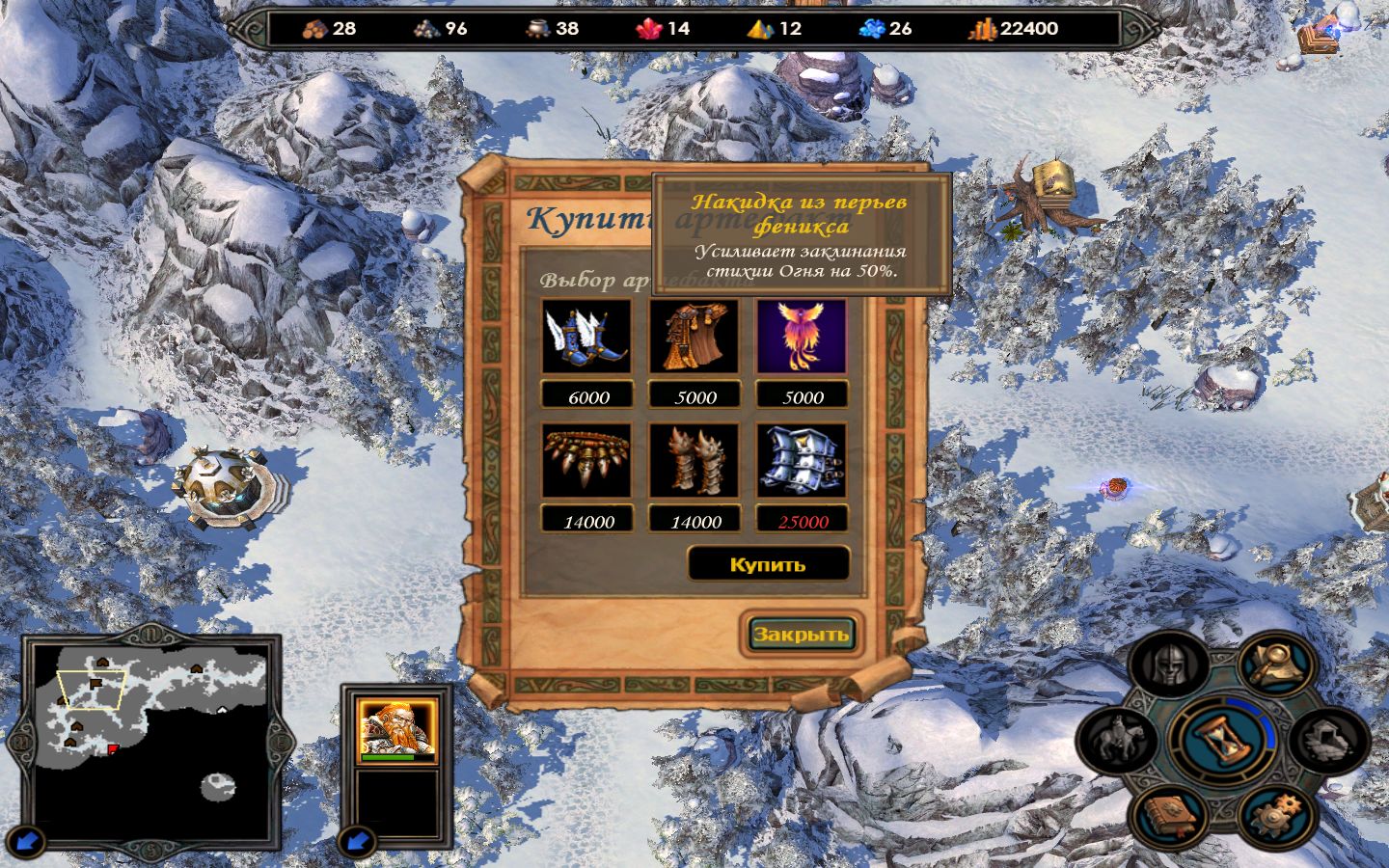The width and height of the screenshot is (1389, 868).
Task: Buy the selected artifact with Купить
Action: click(768, 564)
